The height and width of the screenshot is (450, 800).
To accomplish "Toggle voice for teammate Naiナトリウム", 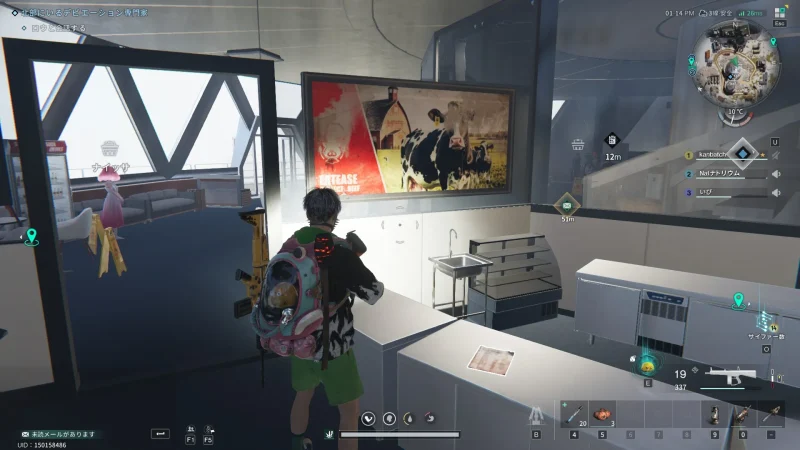I will click(776, 174).
